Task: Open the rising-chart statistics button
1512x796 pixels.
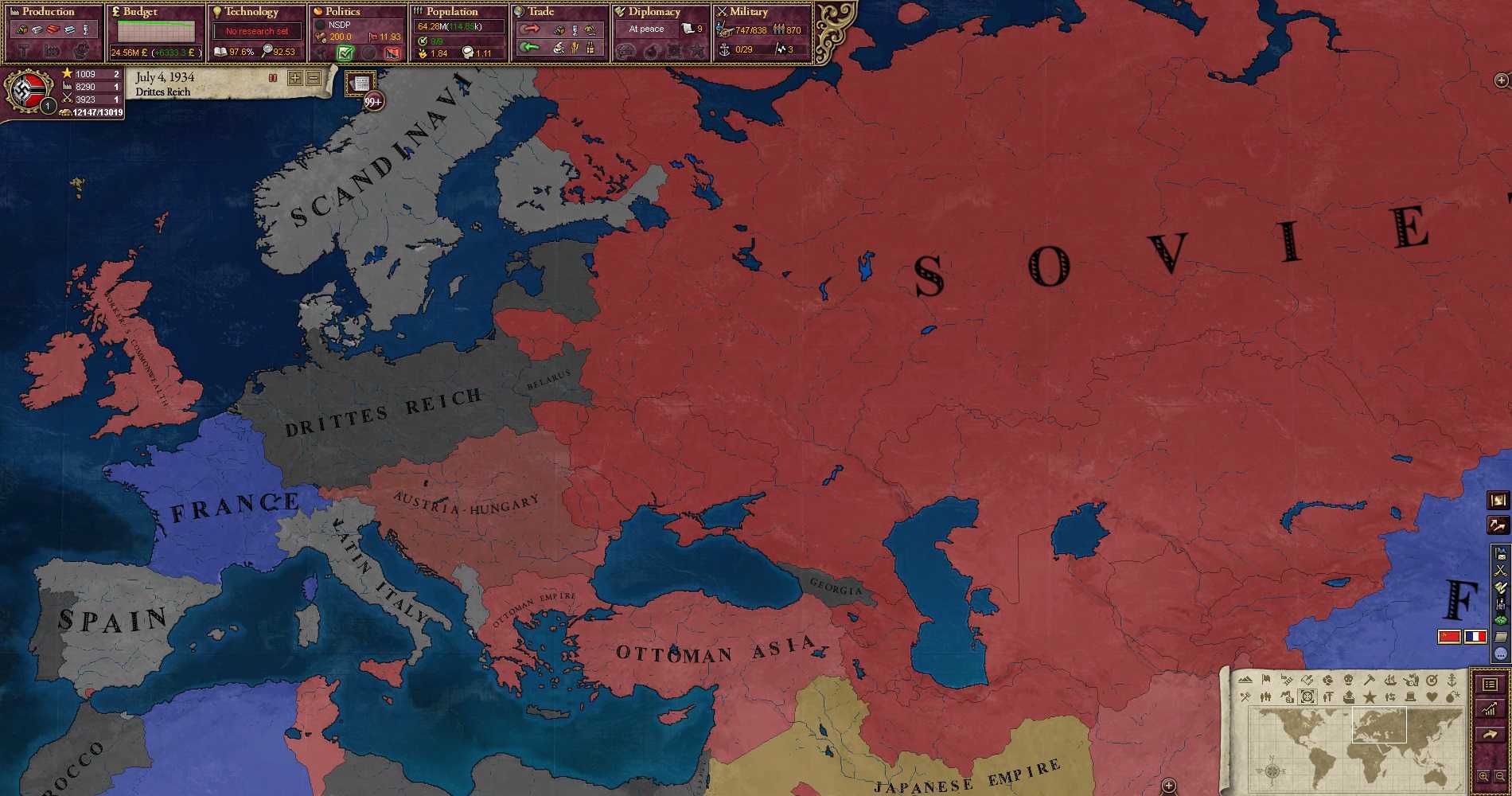Action: pos(1491,709)
